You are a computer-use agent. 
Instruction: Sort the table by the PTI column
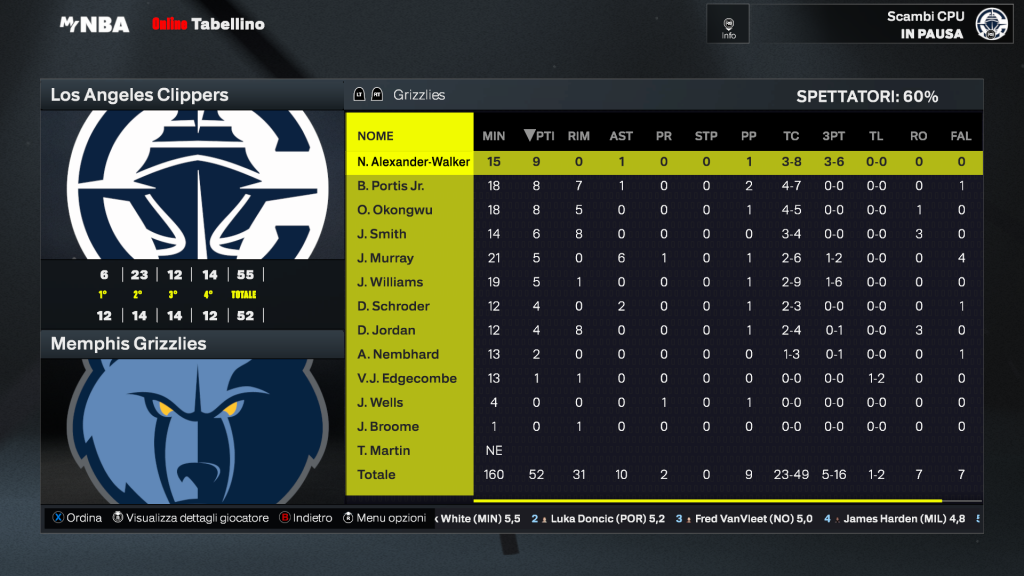(x=539, y=136)
